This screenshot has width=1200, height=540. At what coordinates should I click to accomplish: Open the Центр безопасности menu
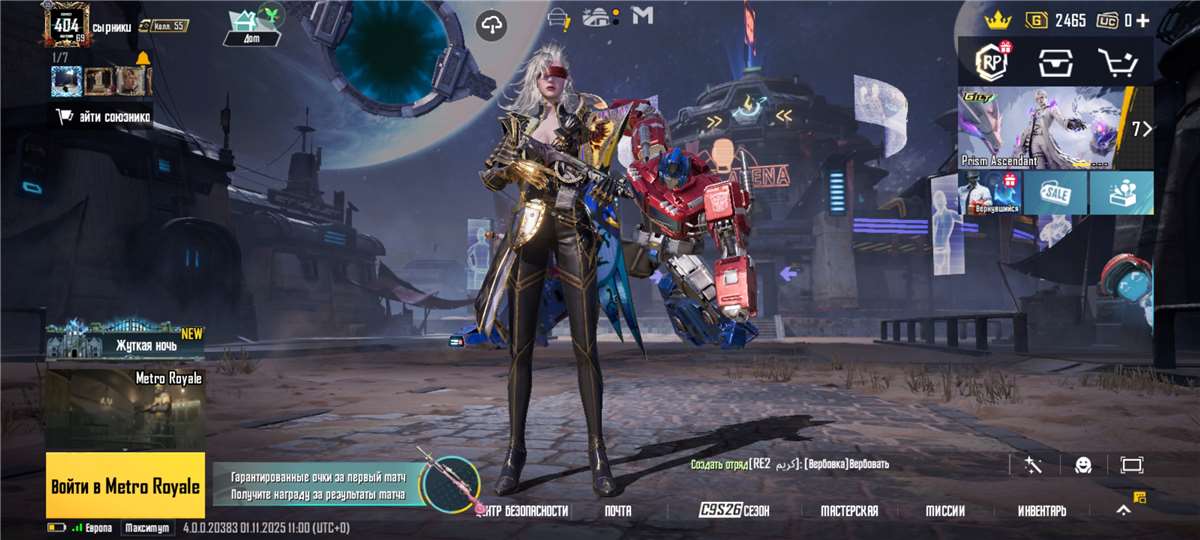click(523, 511)
